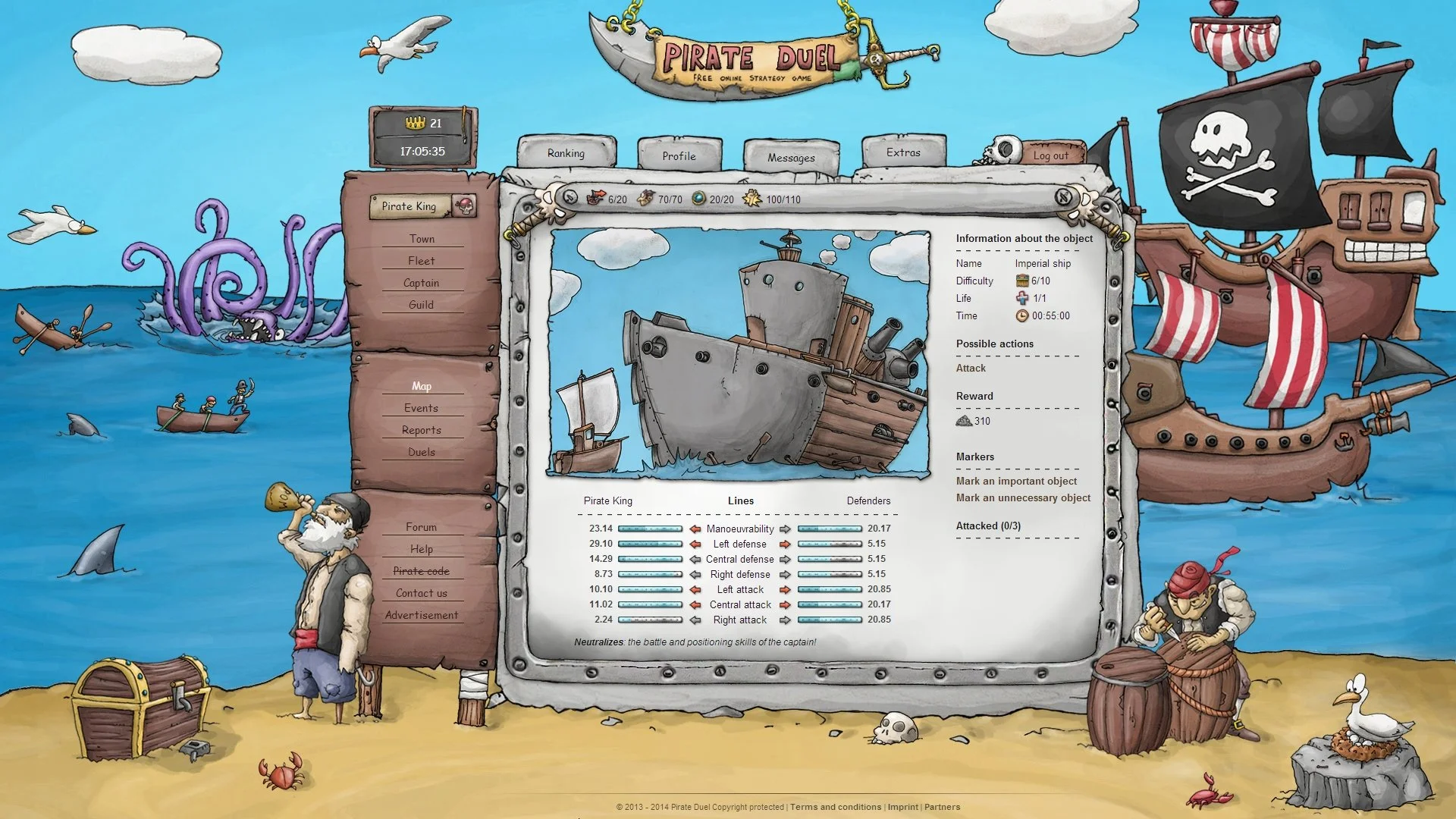Open the blue orb energy icon
Screen dimensions: 1456x819
tap(696, 198)
